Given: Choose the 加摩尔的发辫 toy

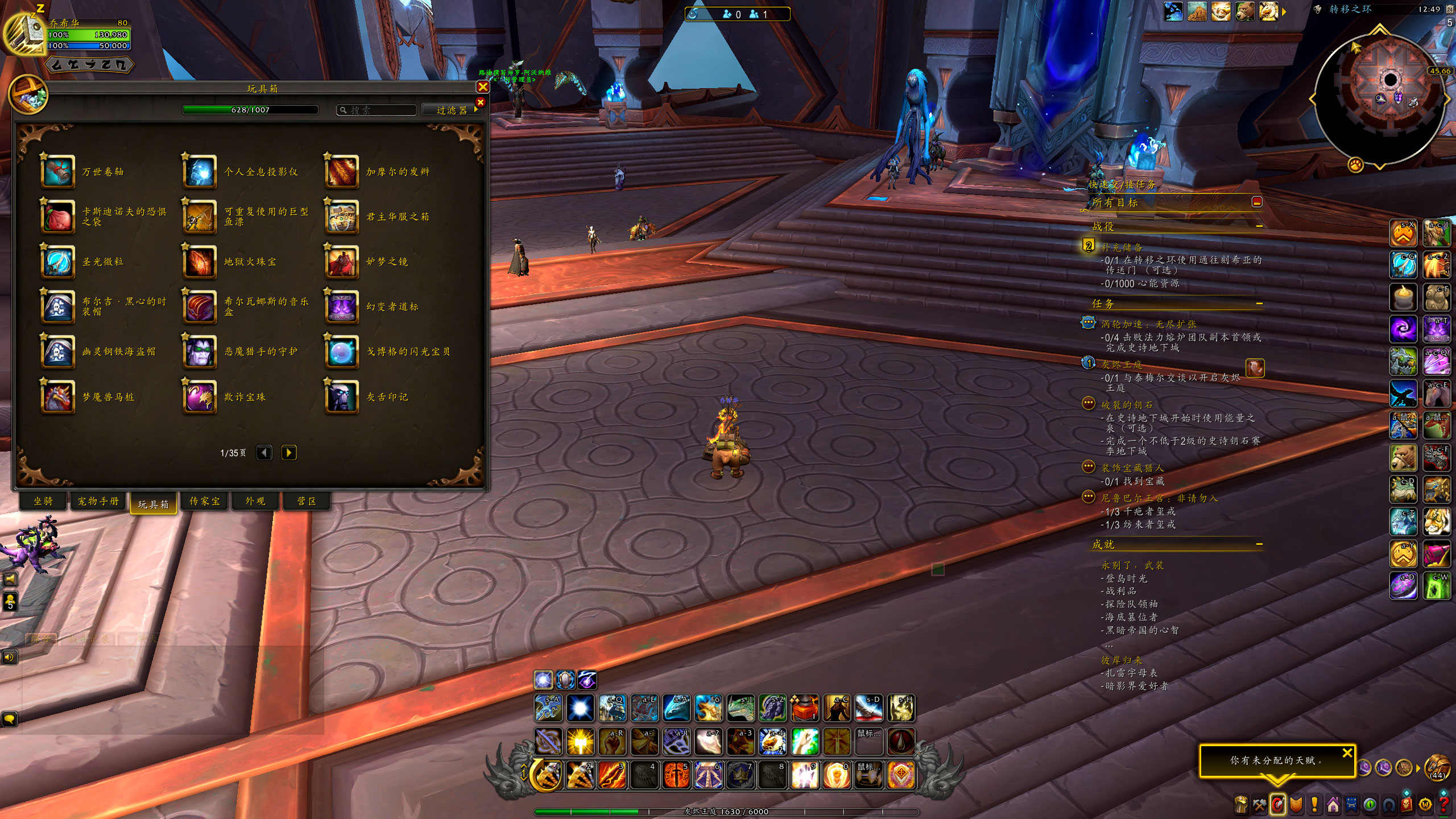Looking at the screenshot, I should pos(342,171).
